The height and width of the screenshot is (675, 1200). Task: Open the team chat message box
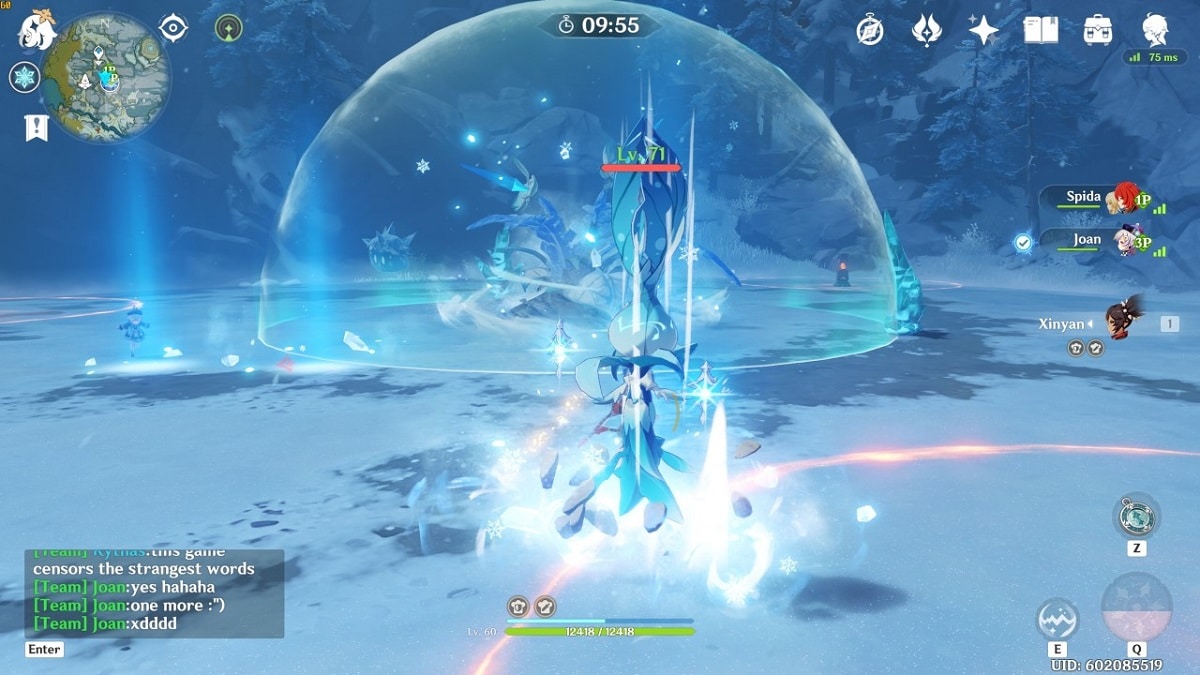point(154,594)
